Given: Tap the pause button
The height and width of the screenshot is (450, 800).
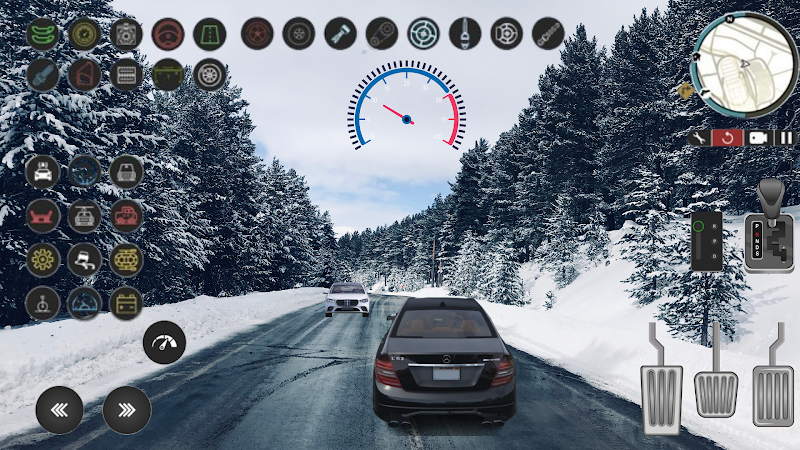Looking at the screenshot, I should pyautogui.click(x=784, y=138).
